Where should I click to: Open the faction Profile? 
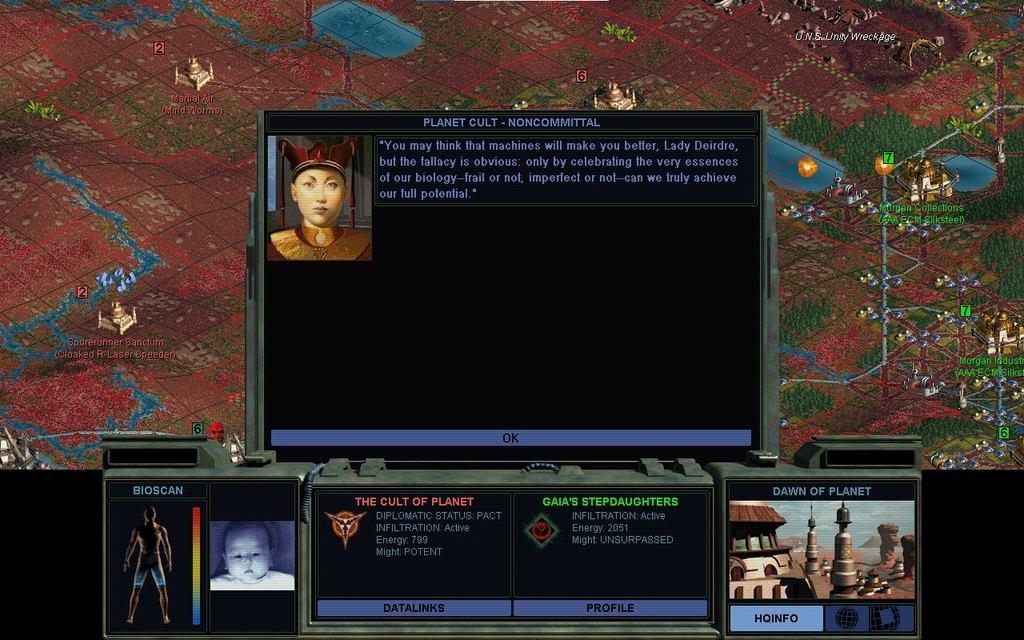tap(610, 608)
